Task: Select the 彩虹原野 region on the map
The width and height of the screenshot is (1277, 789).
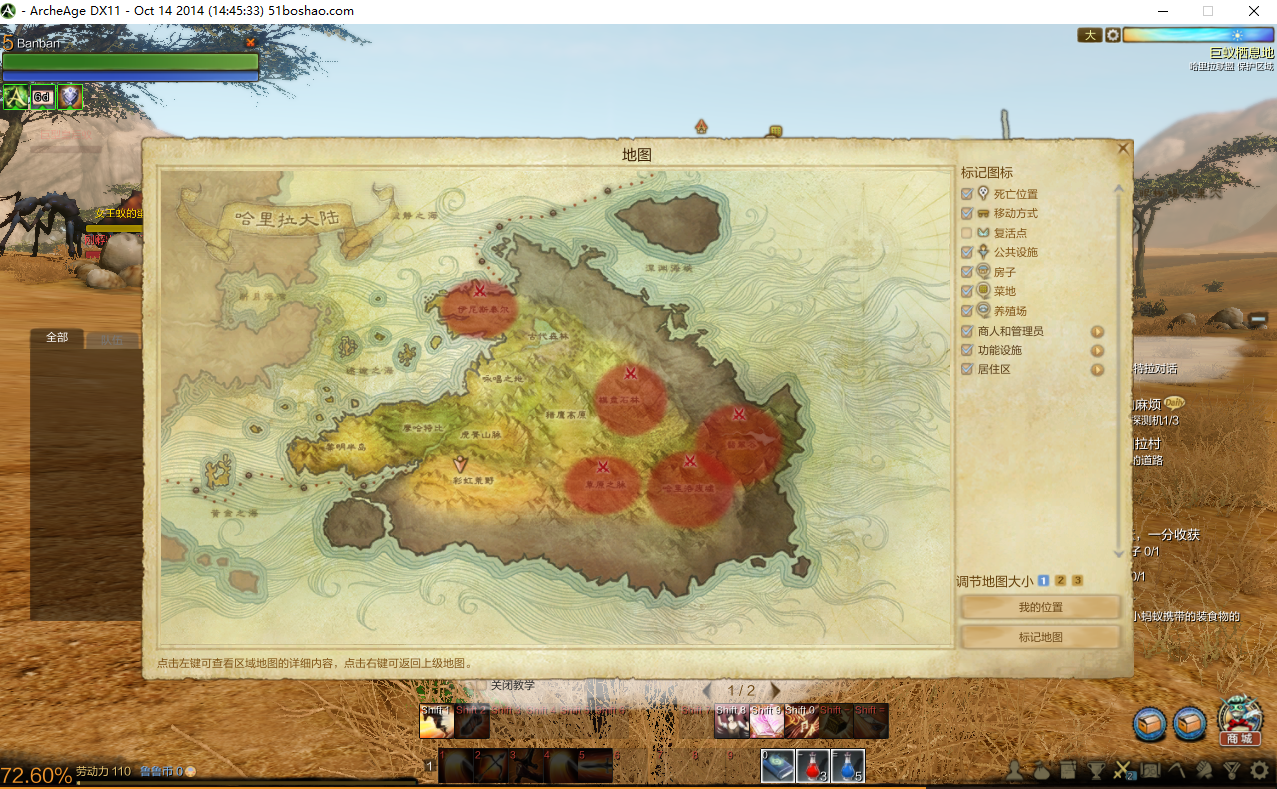Action: pos(461,479)
